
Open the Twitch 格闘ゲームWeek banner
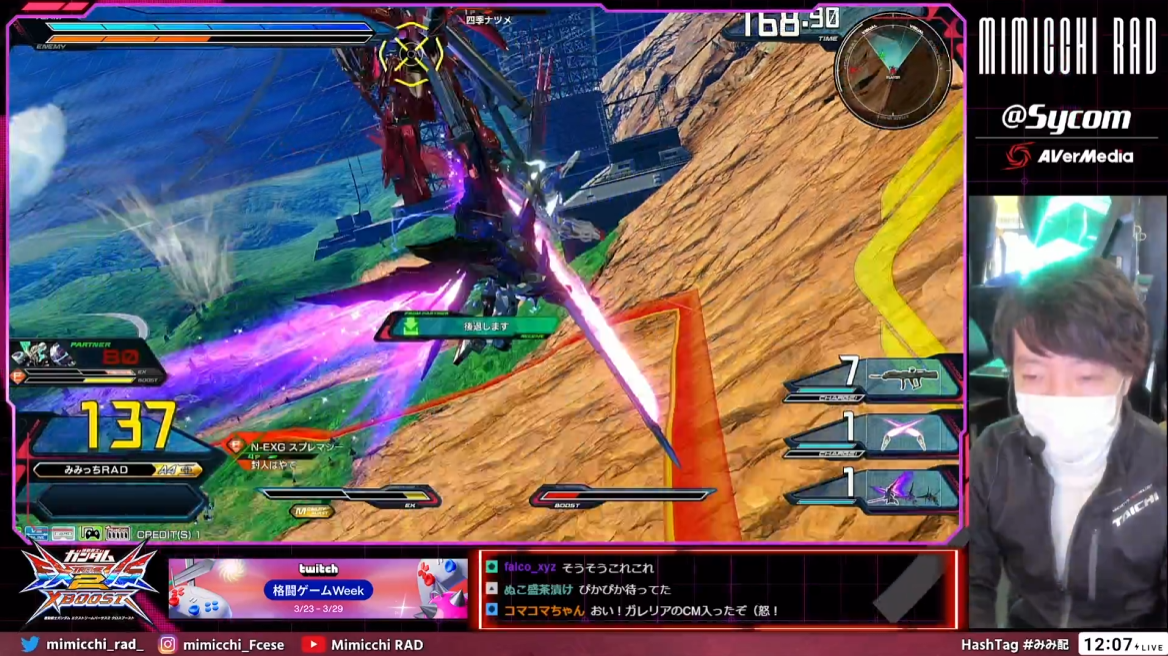click(x=318, y=589)
